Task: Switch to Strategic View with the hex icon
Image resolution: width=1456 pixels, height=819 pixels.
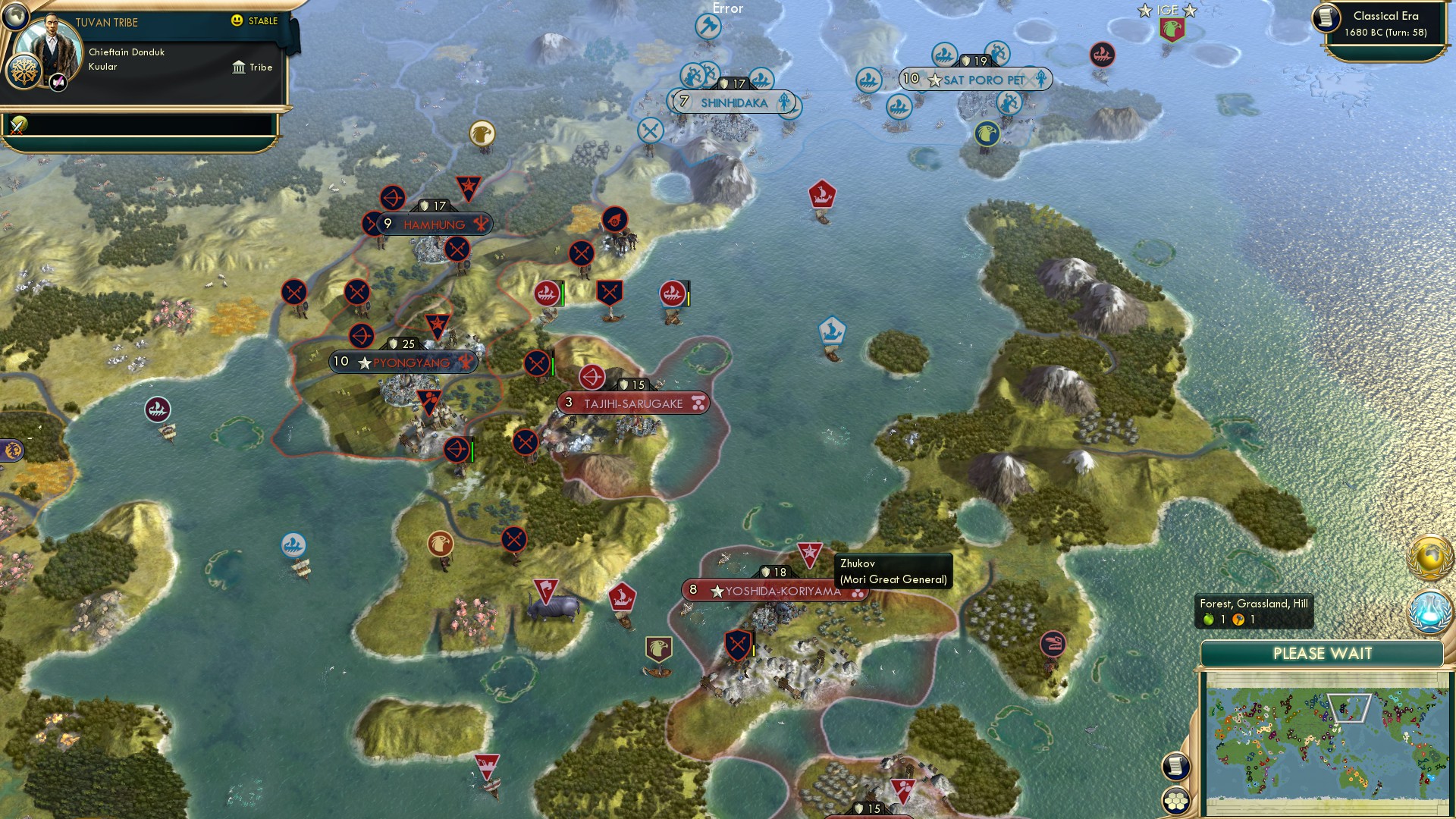Action: 1176,801
